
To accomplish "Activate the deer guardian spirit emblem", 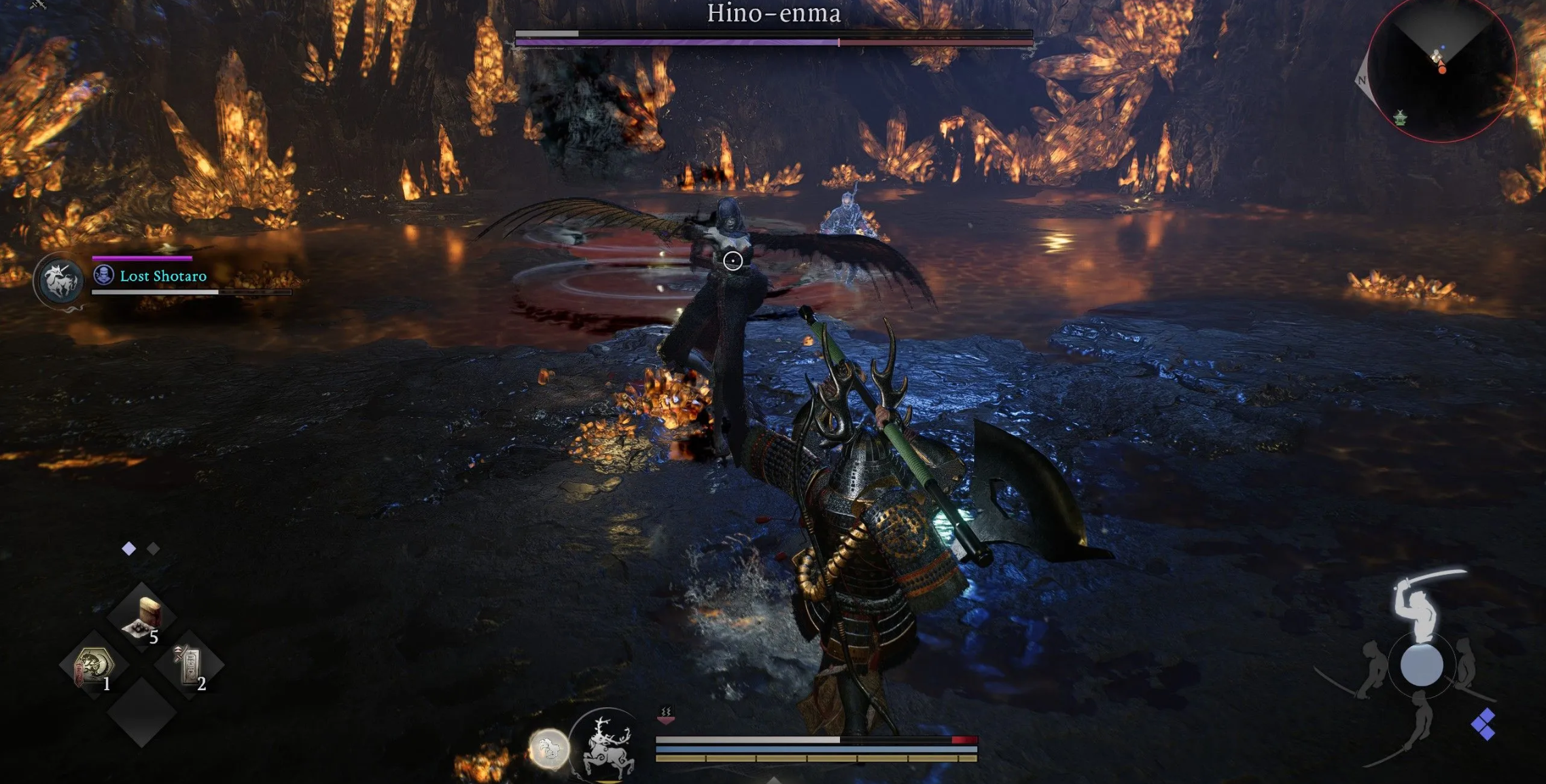I will 606,746.
